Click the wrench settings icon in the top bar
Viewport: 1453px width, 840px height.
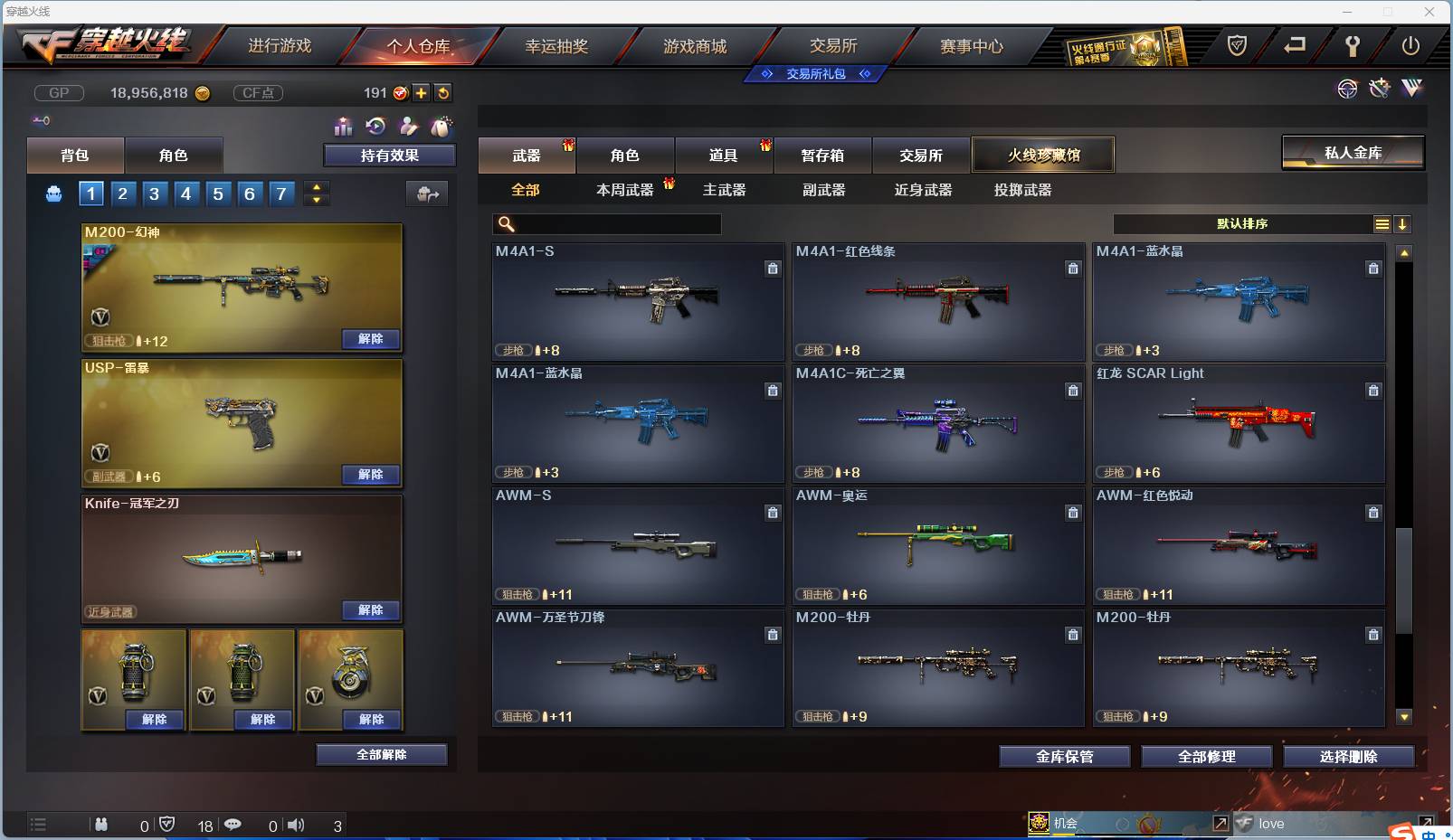tap(1353, 45)
